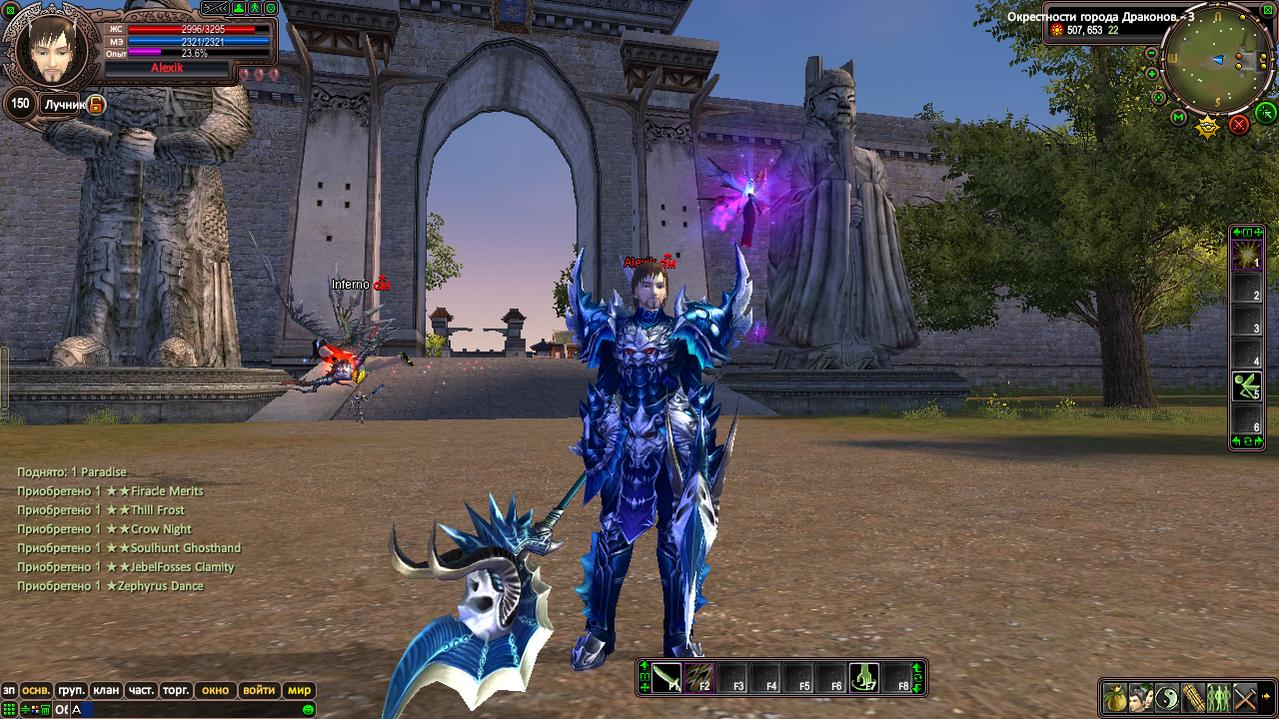Screen dimensions: 1279x719
Task: Open the character portrait menu icon
Action: coord(1141,697)
